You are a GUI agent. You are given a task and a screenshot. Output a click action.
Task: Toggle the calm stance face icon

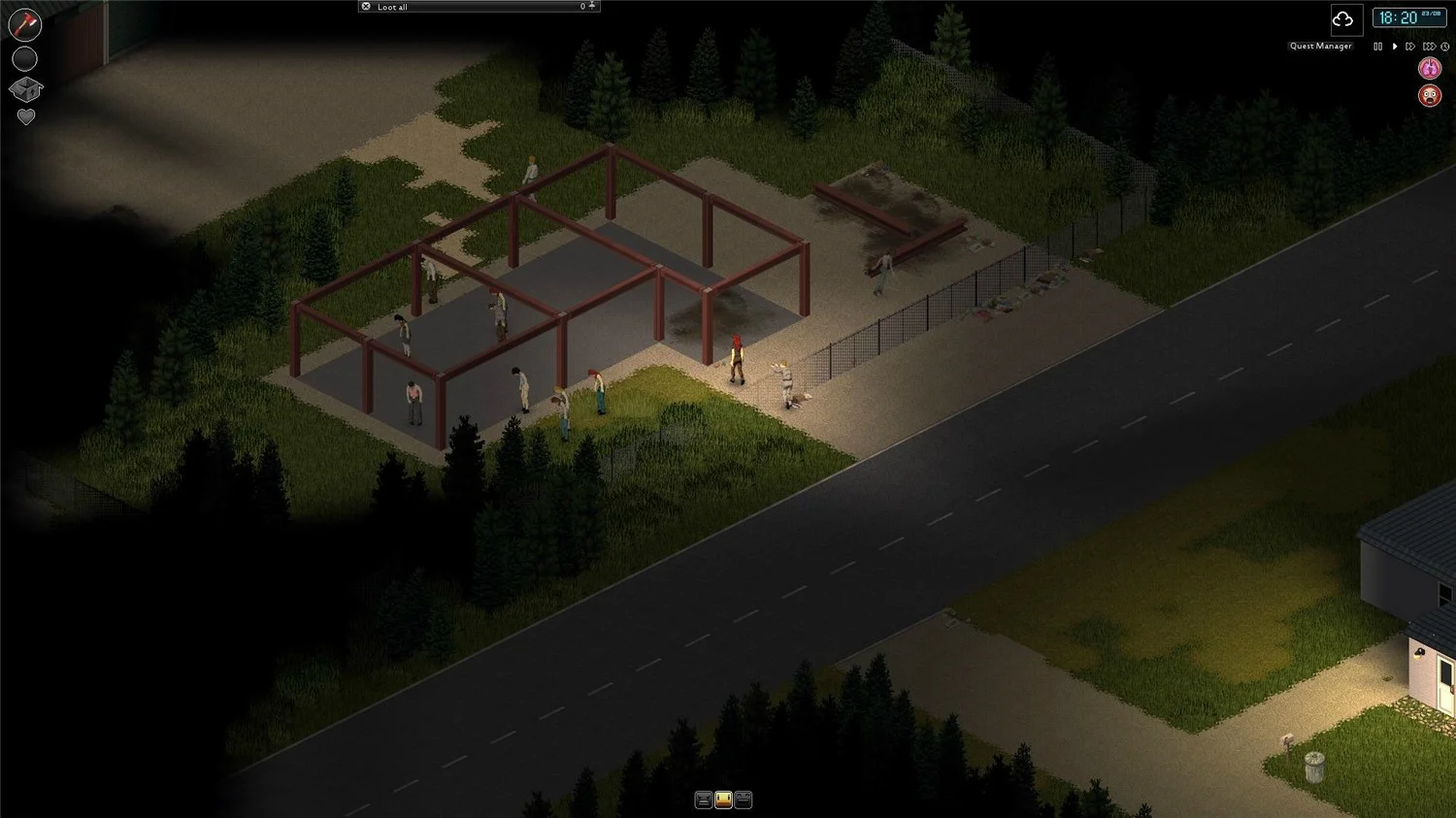pos(744,799)
